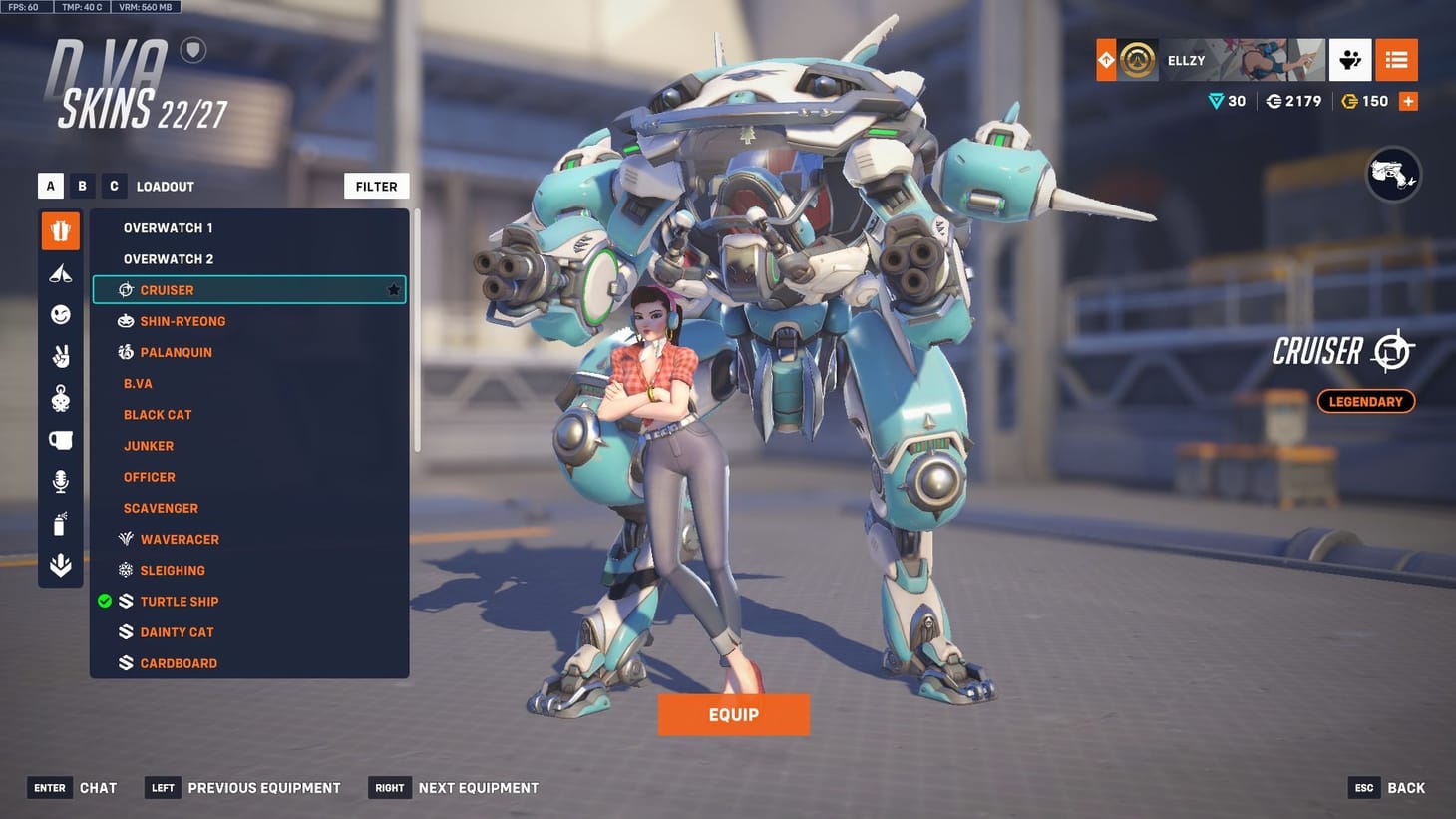This screenshot has width=1456, height=819.
Task: Select the Victory Poses peace-sign icon
Action: click(60, 356)
